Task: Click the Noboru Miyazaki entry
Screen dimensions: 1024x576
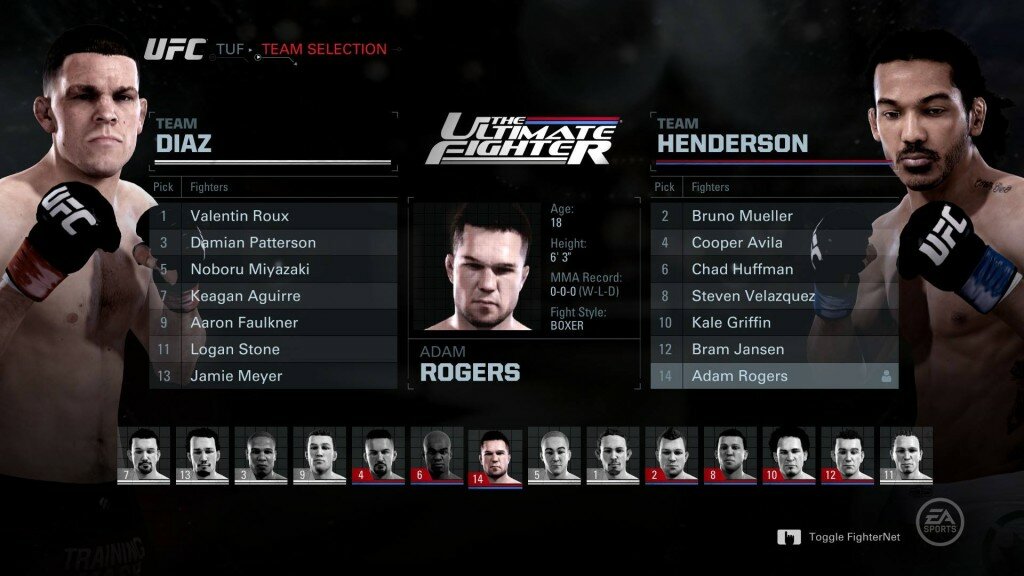Action: pos(272,270)
